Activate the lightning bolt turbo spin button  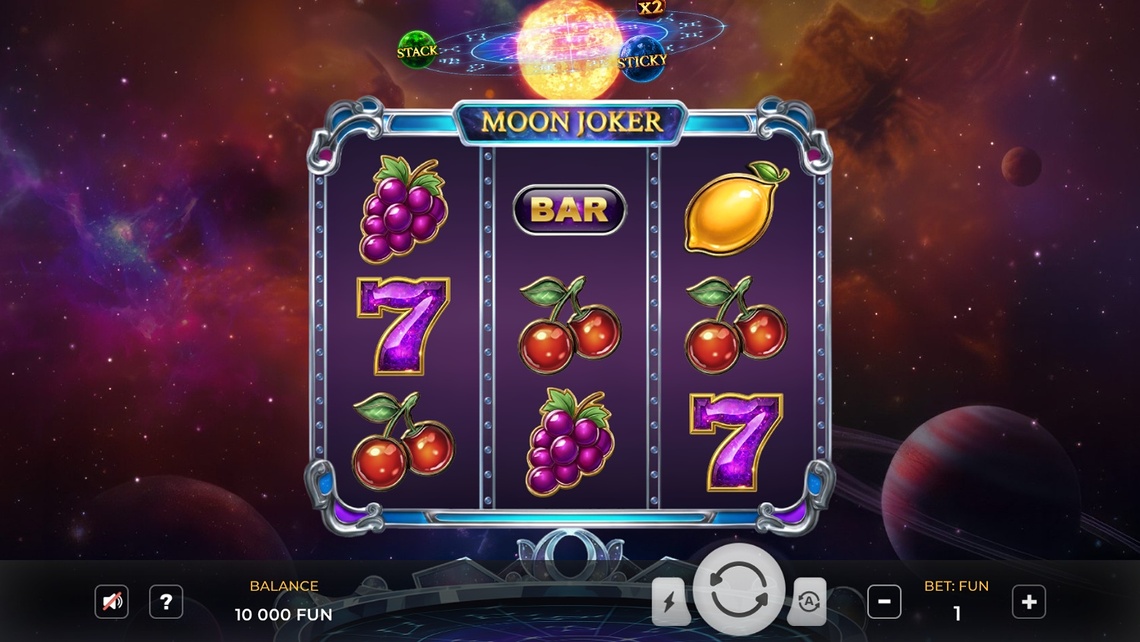tap(670, 602)
